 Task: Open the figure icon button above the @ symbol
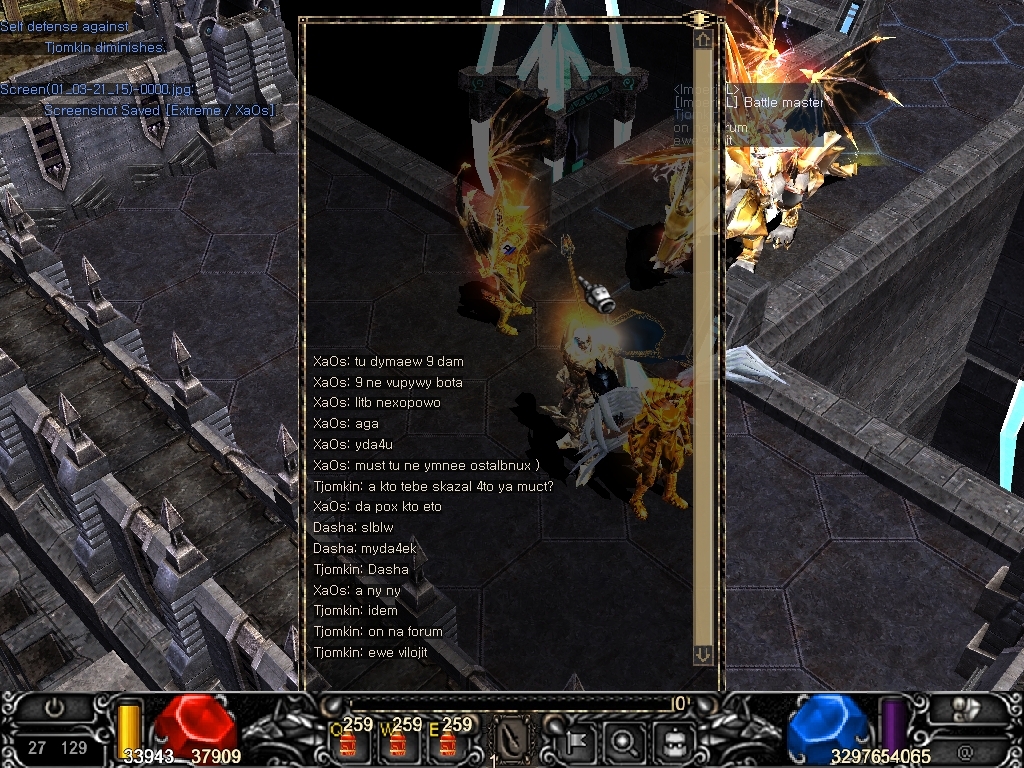coord(966,708)
